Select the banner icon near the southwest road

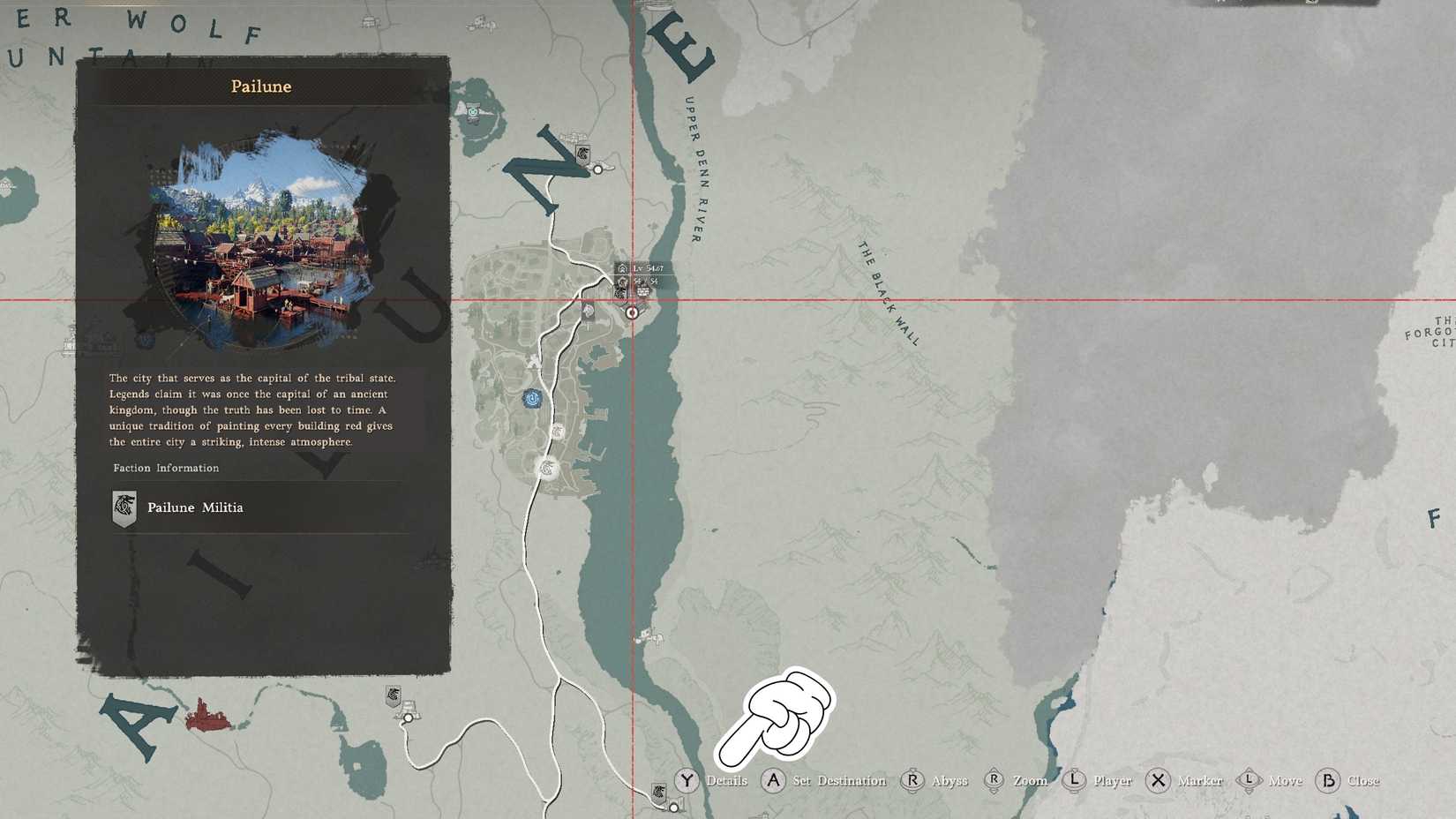click(x=392, y=696)
